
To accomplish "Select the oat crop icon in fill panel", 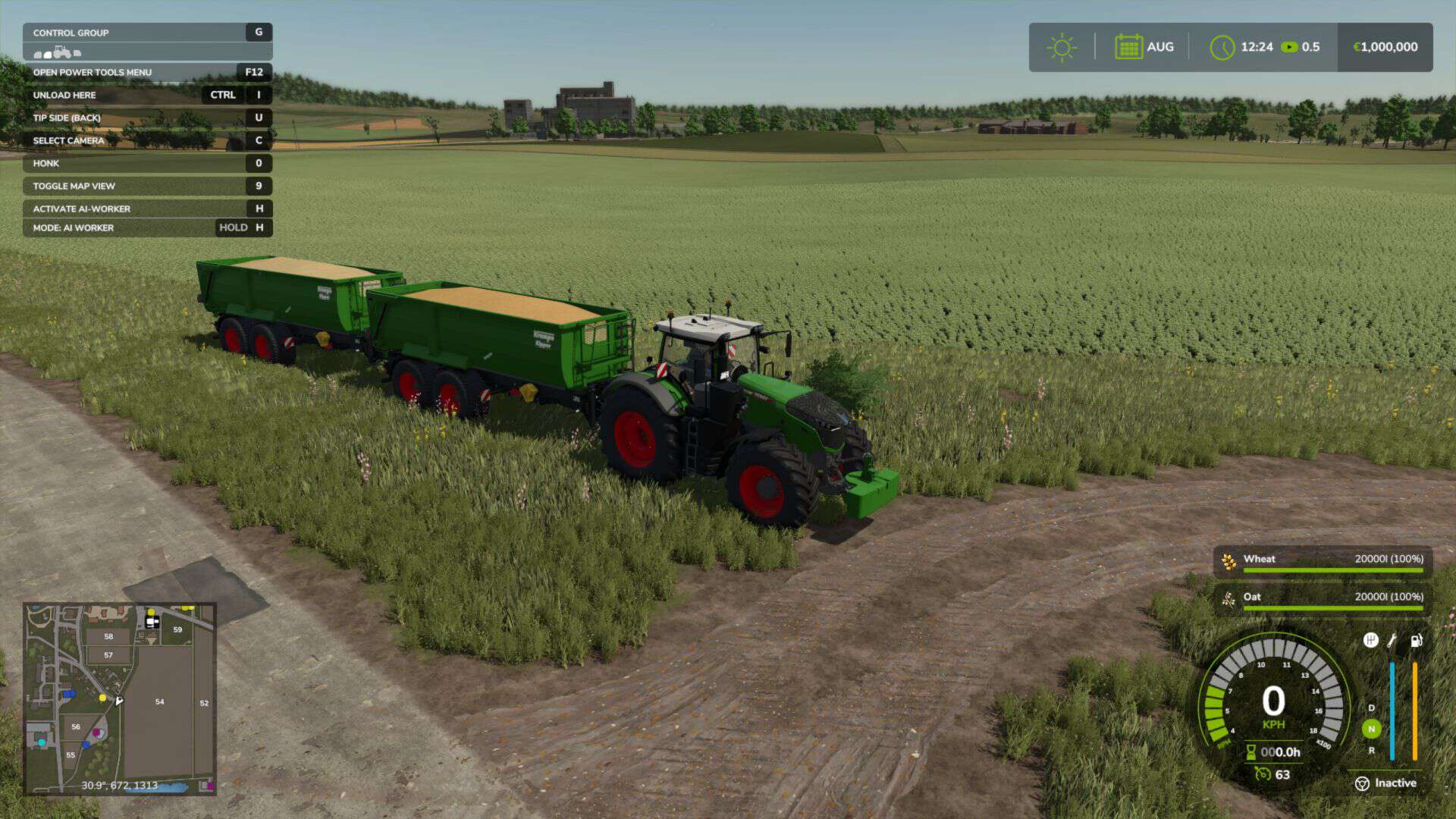I will [1228, 597].
